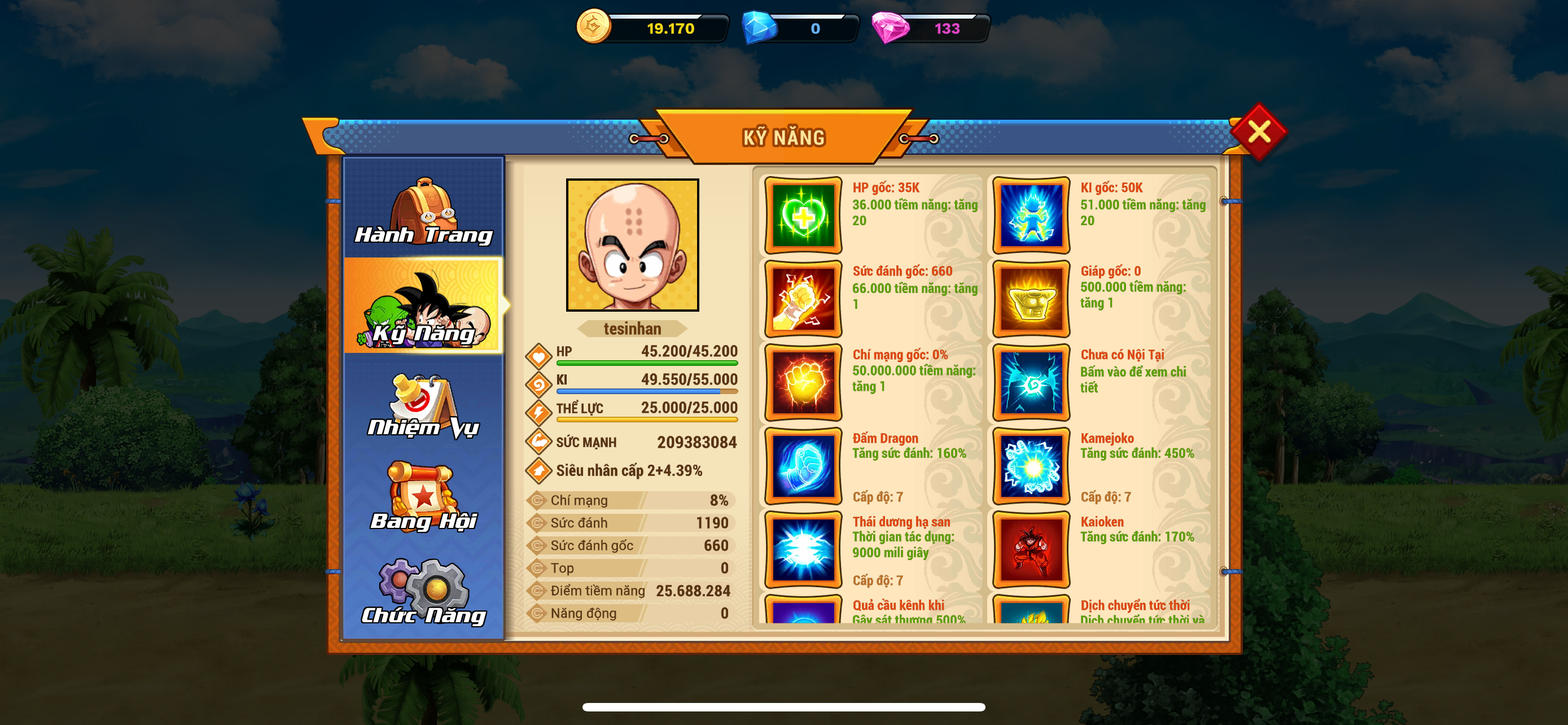Image resolution: width=1568 pixels, height=725 pixels.
Task: Select the Đấm Dragon skill icon
Action: 803,466
